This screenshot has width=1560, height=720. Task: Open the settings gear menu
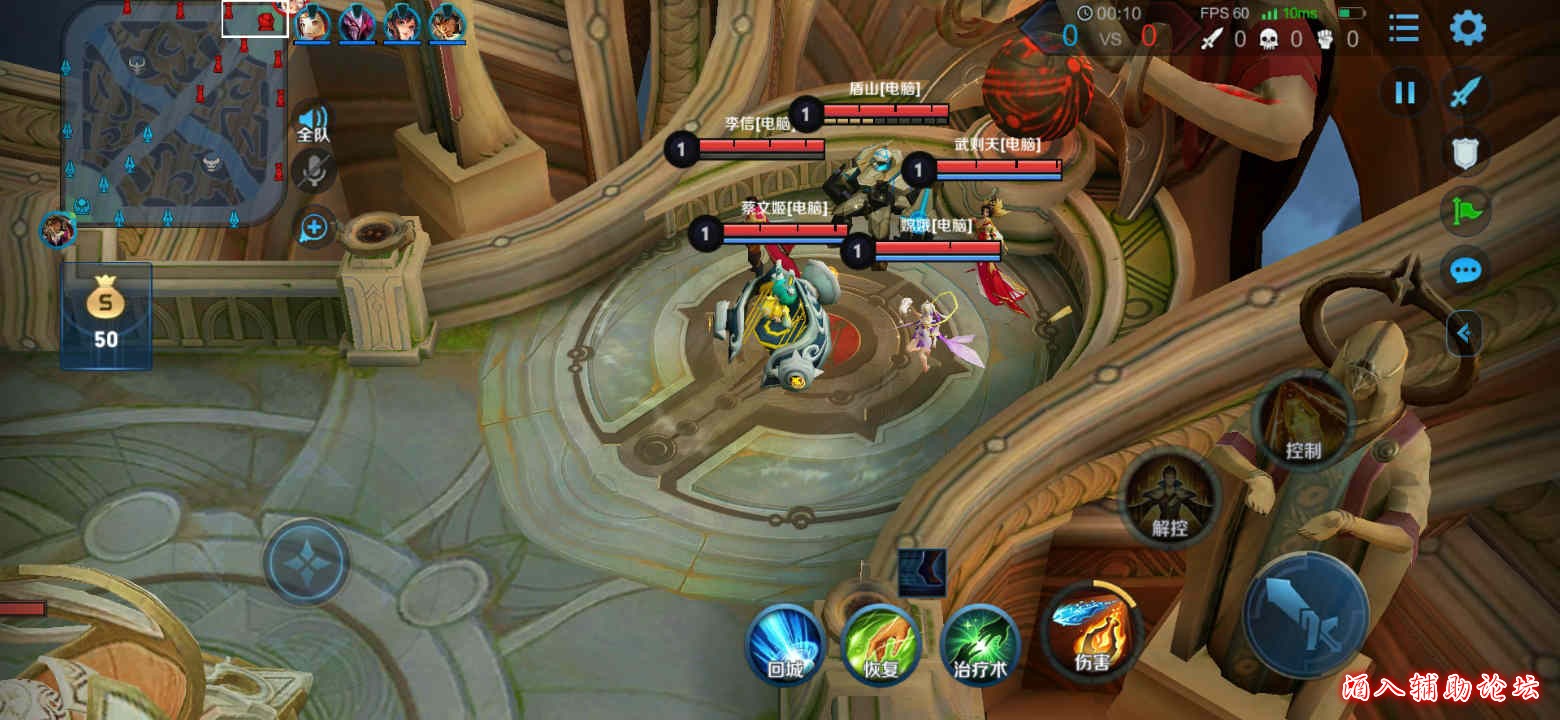coord(1467,28)
